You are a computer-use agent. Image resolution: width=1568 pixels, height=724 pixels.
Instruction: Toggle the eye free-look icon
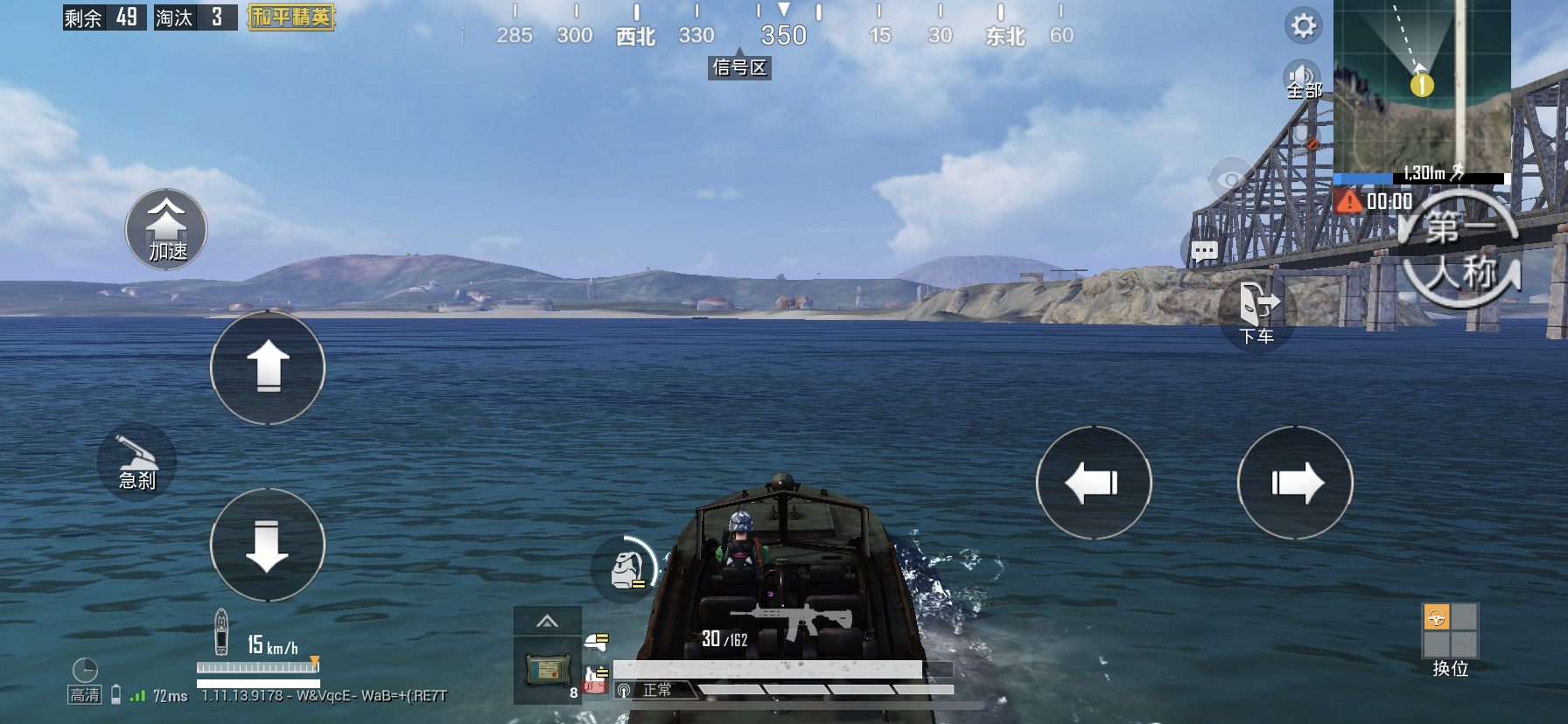1231,180
